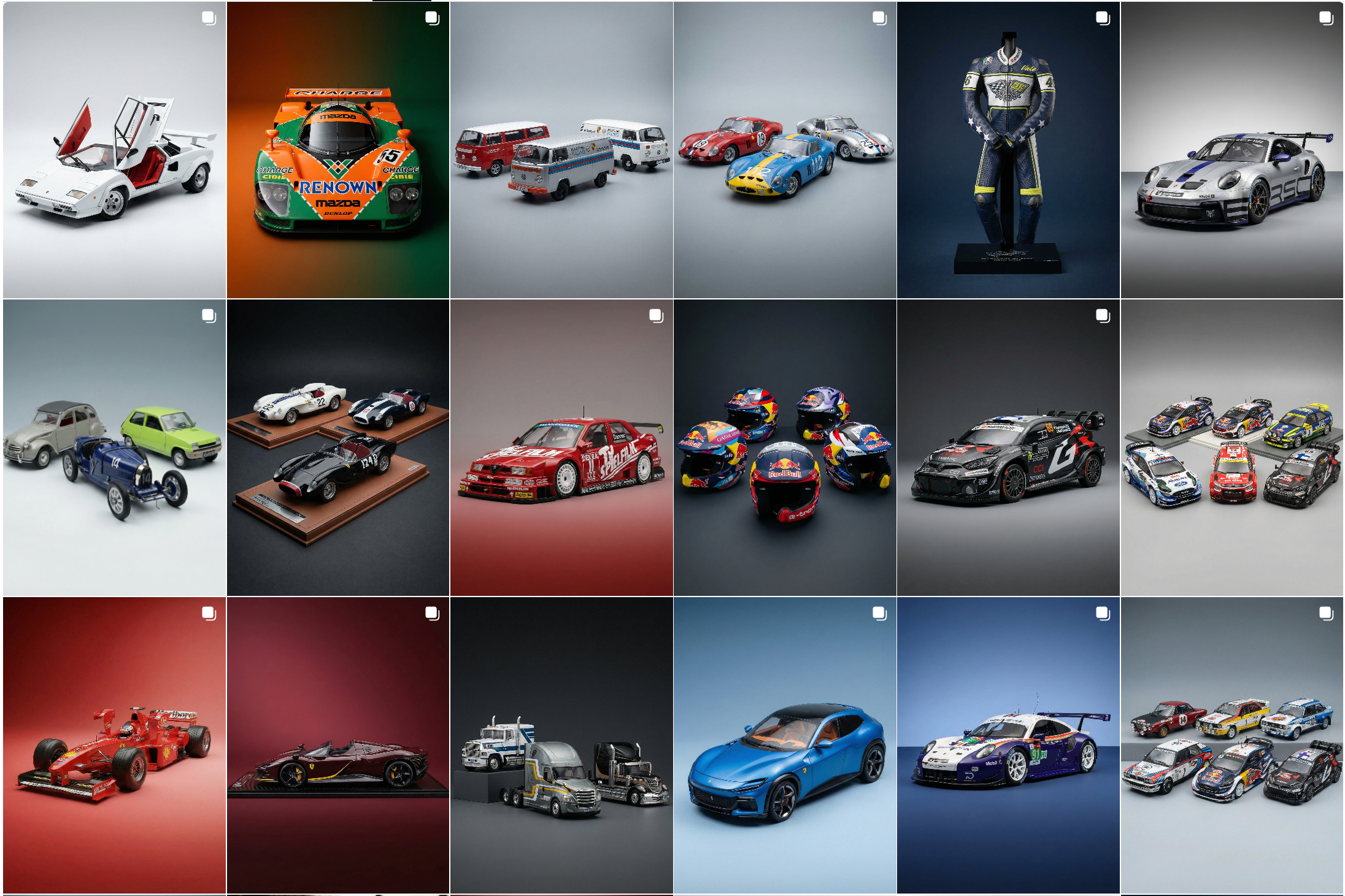1345x896 pixels.
Task: Open the black Toyota rally car photo
Action: (x=1008, y=448)
